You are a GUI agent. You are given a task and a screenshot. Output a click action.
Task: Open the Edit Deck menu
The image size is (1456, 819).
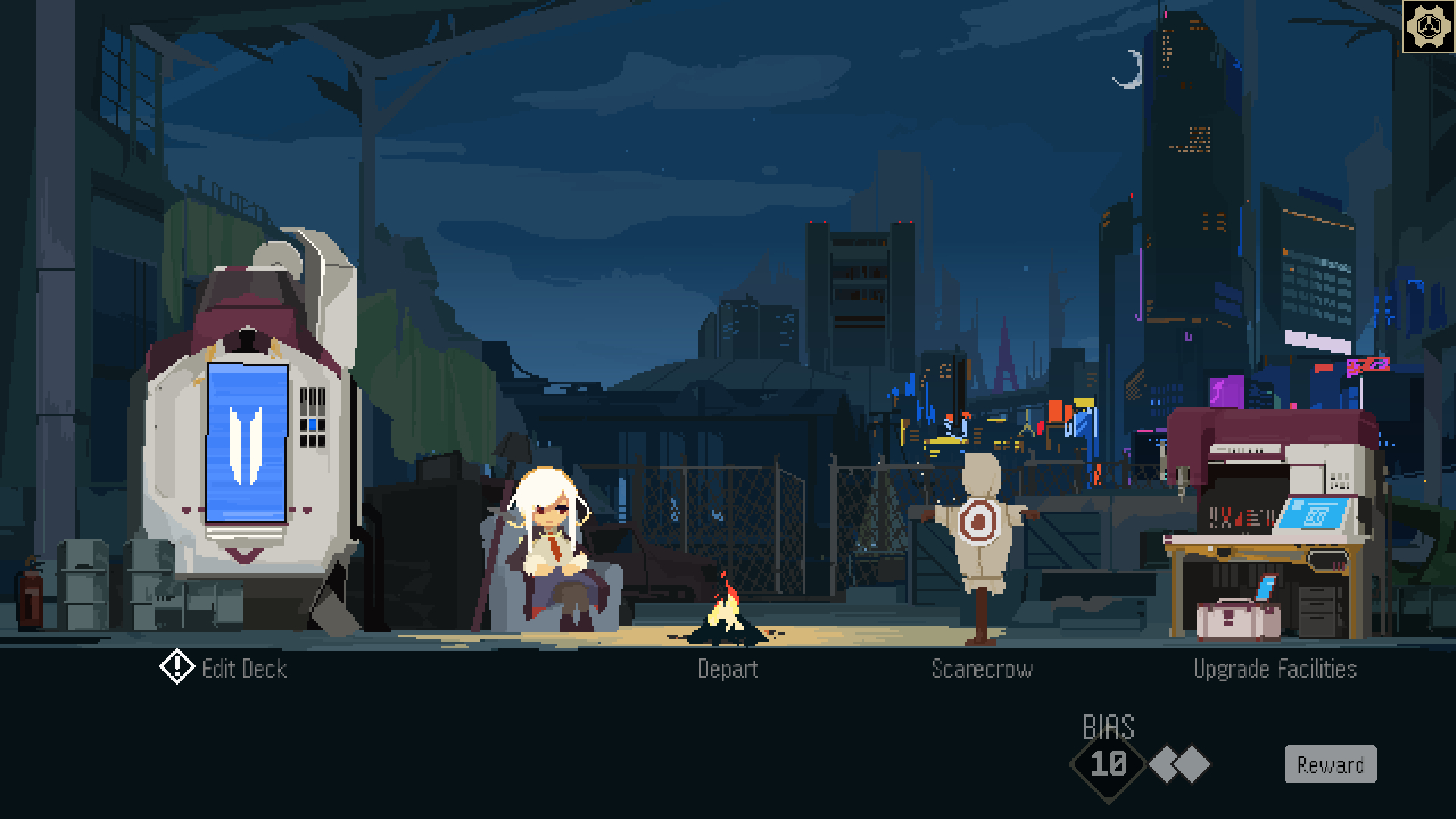pyautogui.click(x=243, y=669)
